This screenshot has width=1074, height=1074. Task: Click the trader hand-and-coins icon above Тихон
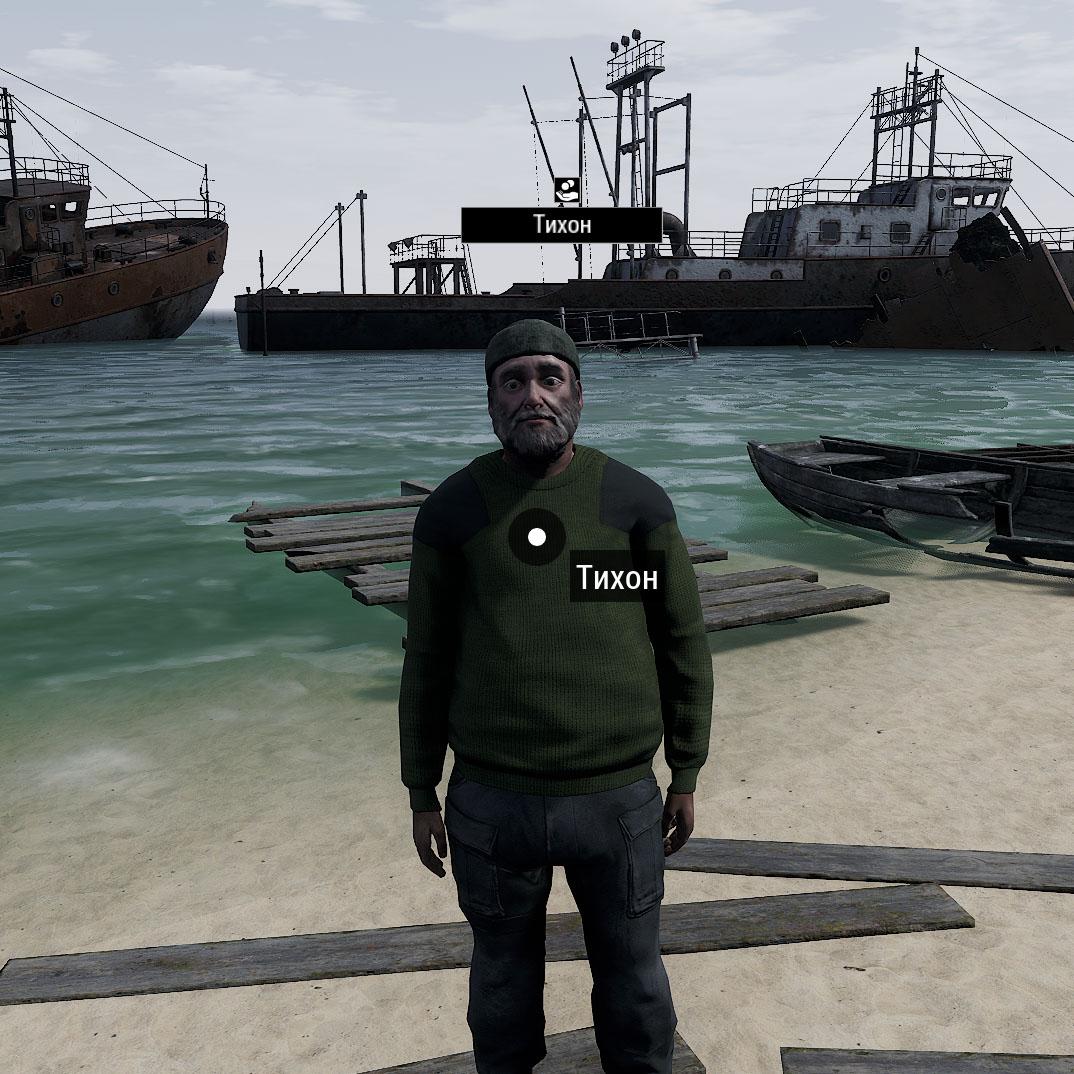566,189
